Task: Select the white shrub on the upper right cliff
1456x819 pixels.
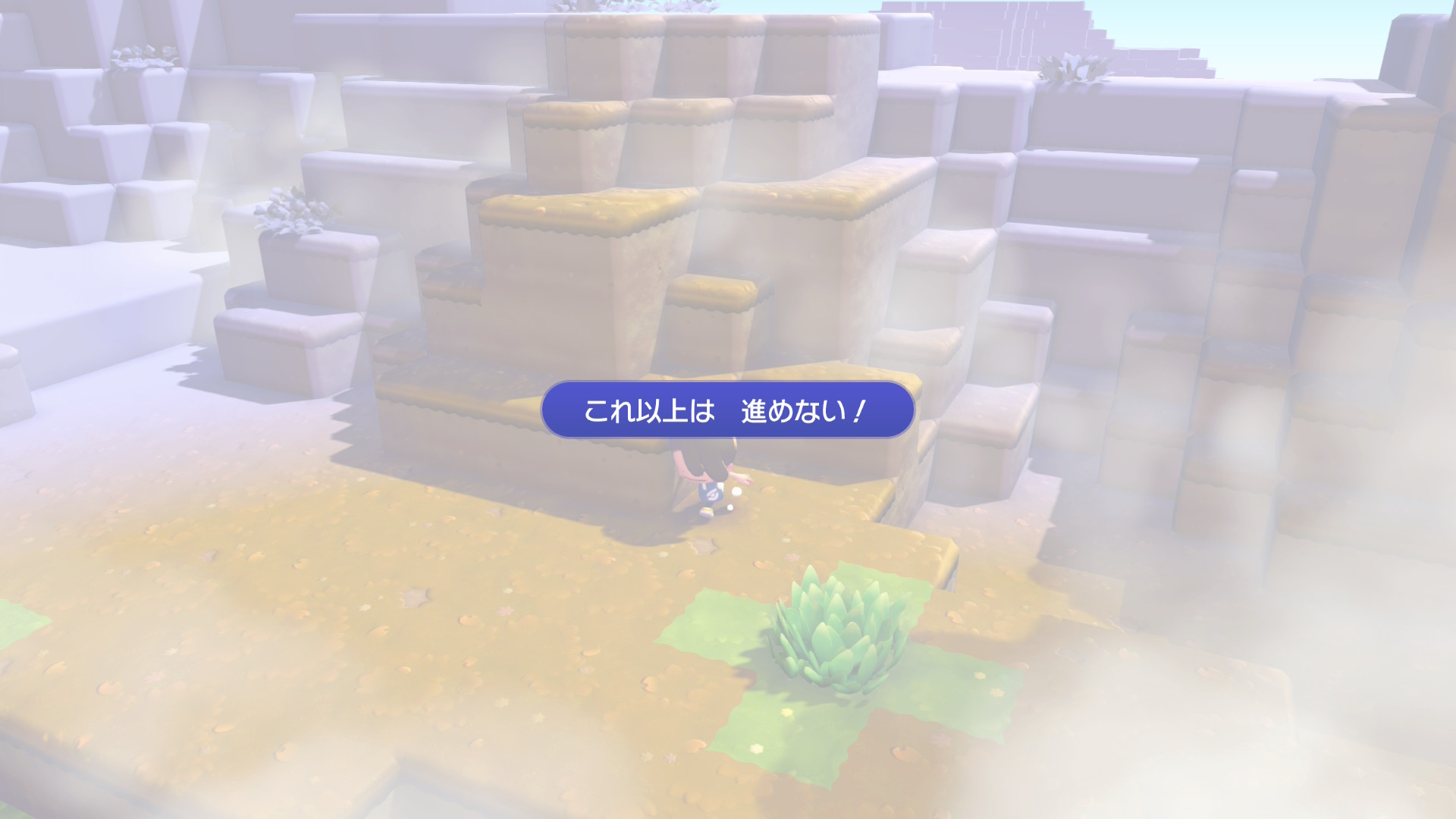Action: tap(1069, 68)
